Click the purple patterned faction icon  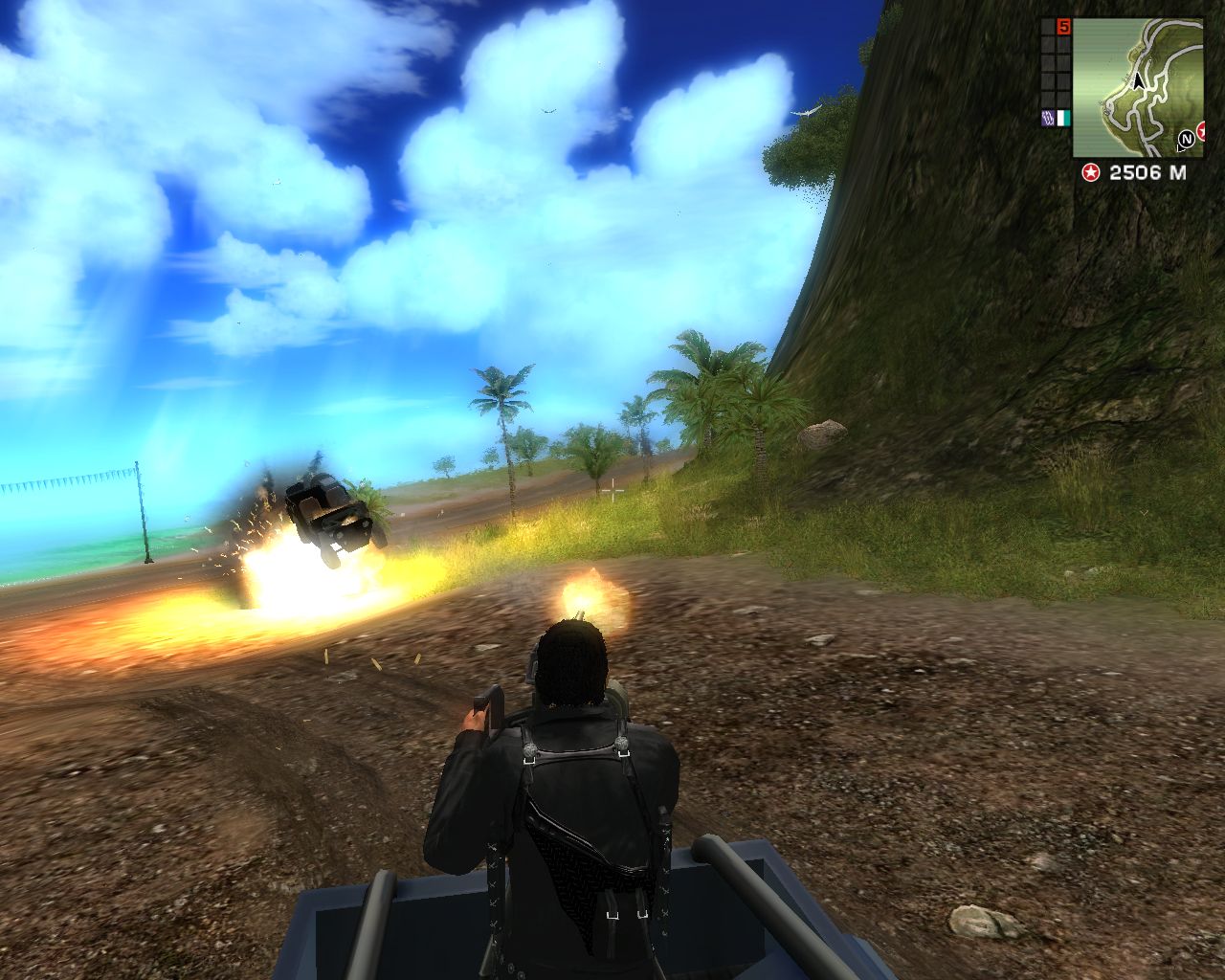[1047, 119]
